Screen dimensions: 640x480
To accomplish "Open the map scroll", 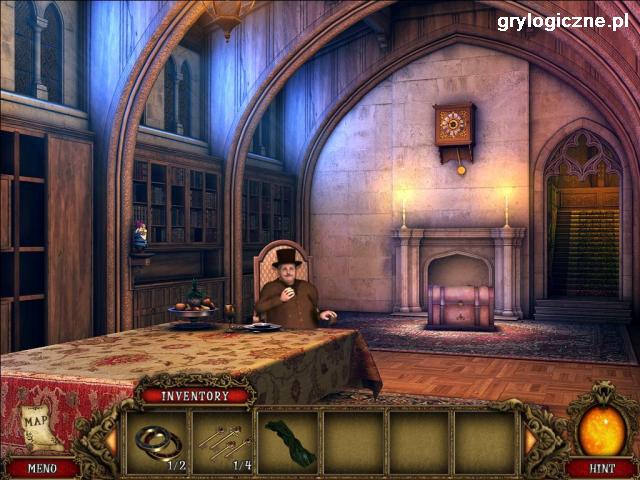I will click(36, 425).
